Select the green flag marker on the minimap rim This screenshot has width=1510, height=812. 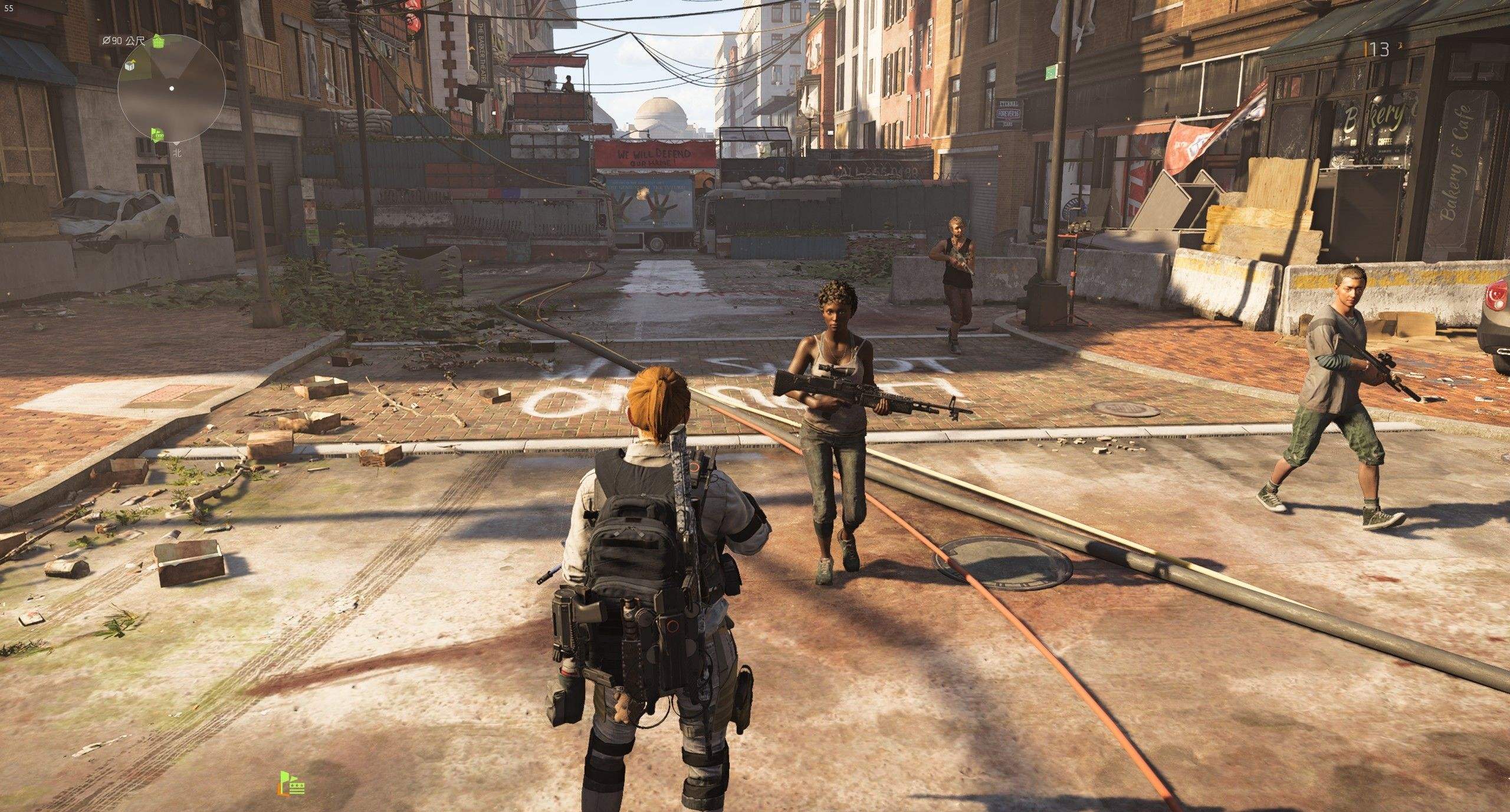(x=157, y=135)
